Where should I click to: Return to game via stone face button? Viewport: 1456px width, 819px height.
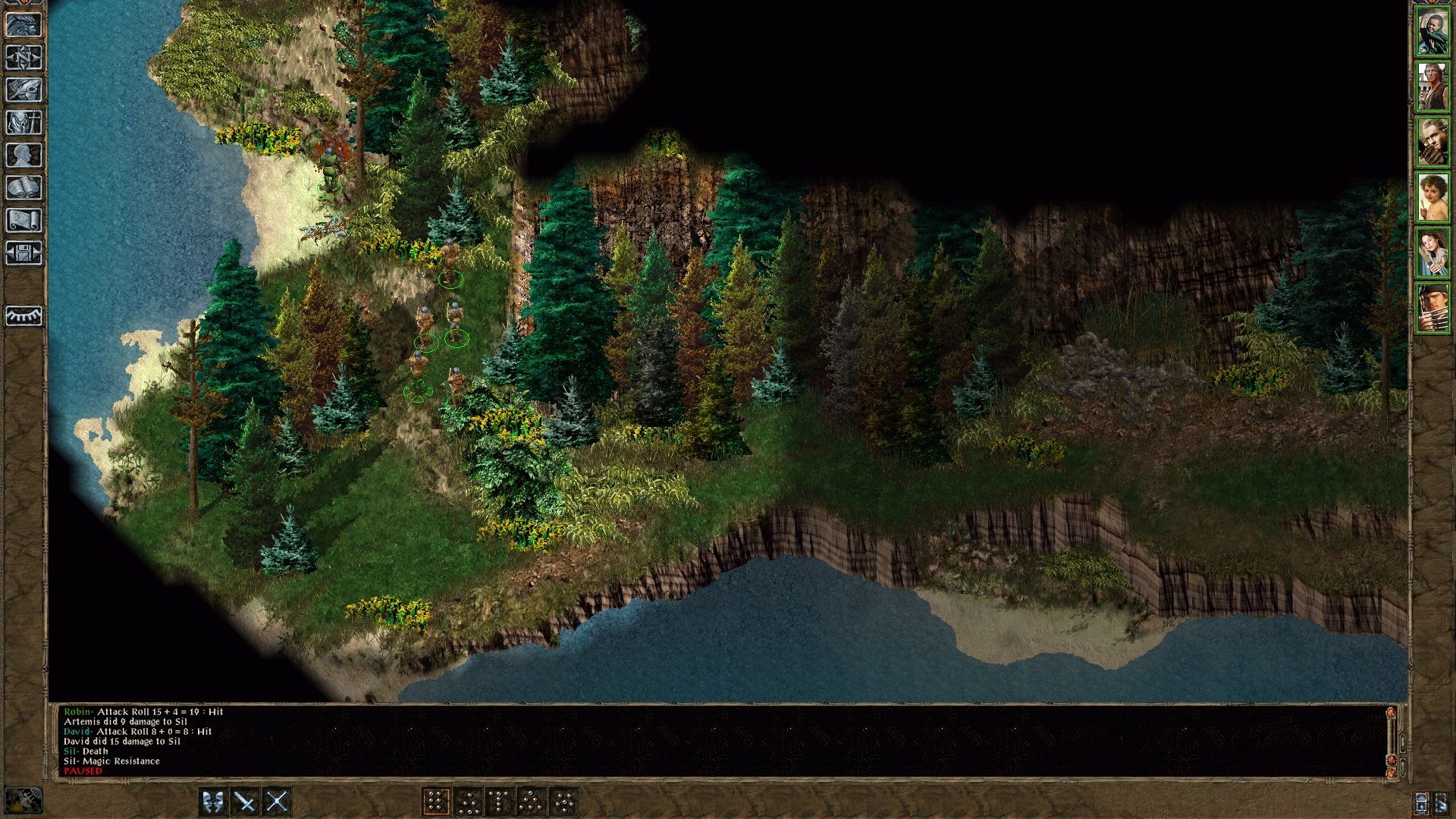tap(24, 25)
